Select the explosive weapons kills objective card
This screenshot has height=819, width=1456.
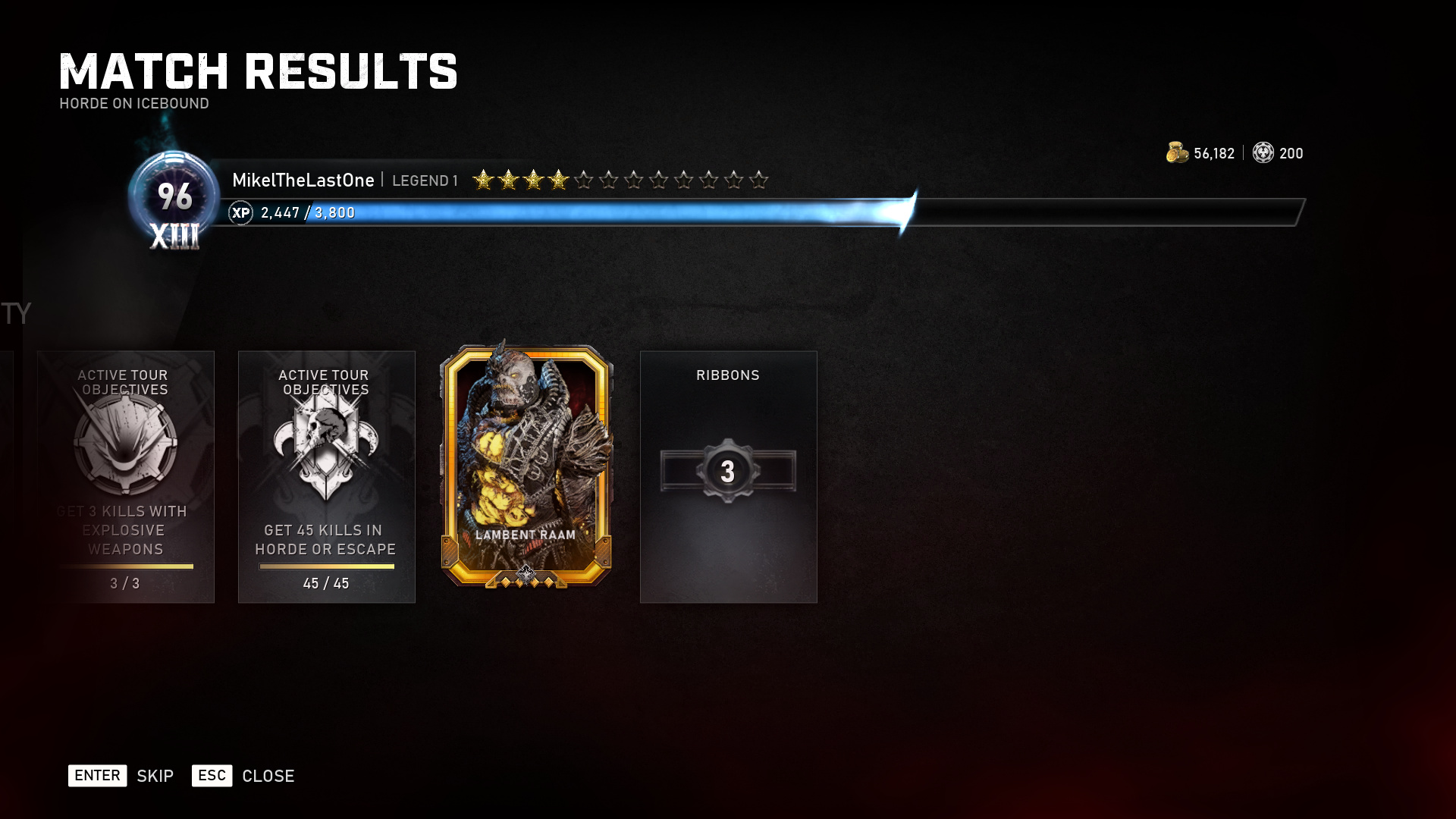coord(126,476)
